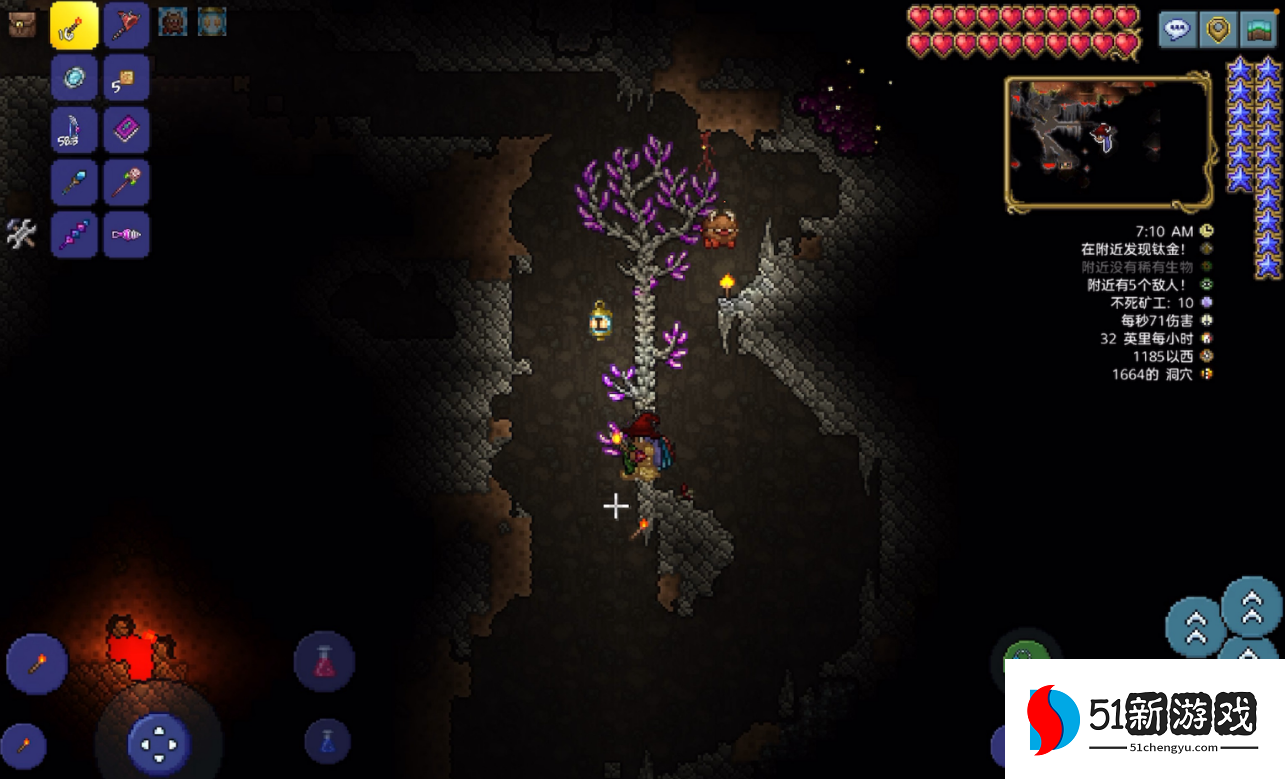This screenshot has width=1285, height=779.
Task: Equip the bow from the hotbar
Action: click(75, 131)
